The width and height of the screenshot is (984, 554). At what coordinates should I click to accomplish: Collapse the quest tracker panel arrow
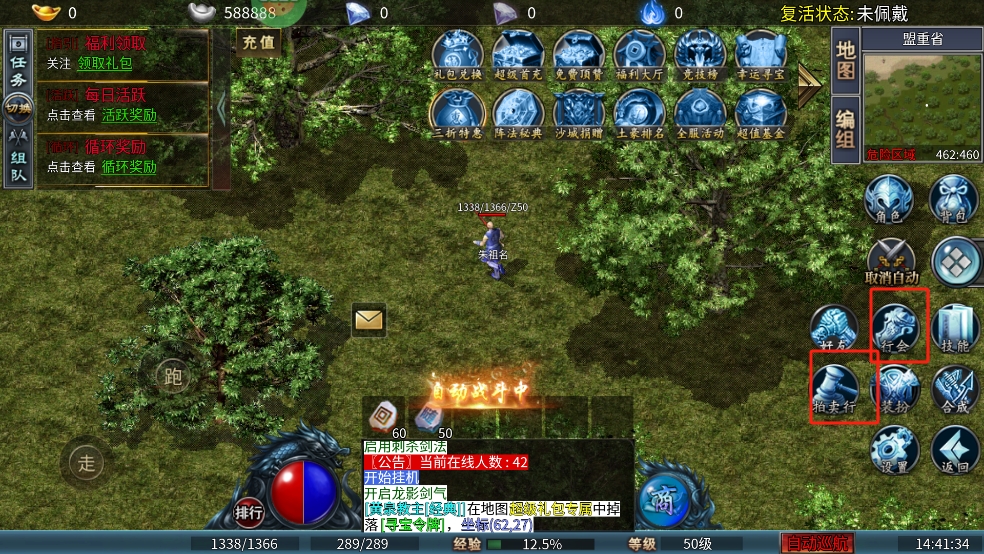point(222,108)
